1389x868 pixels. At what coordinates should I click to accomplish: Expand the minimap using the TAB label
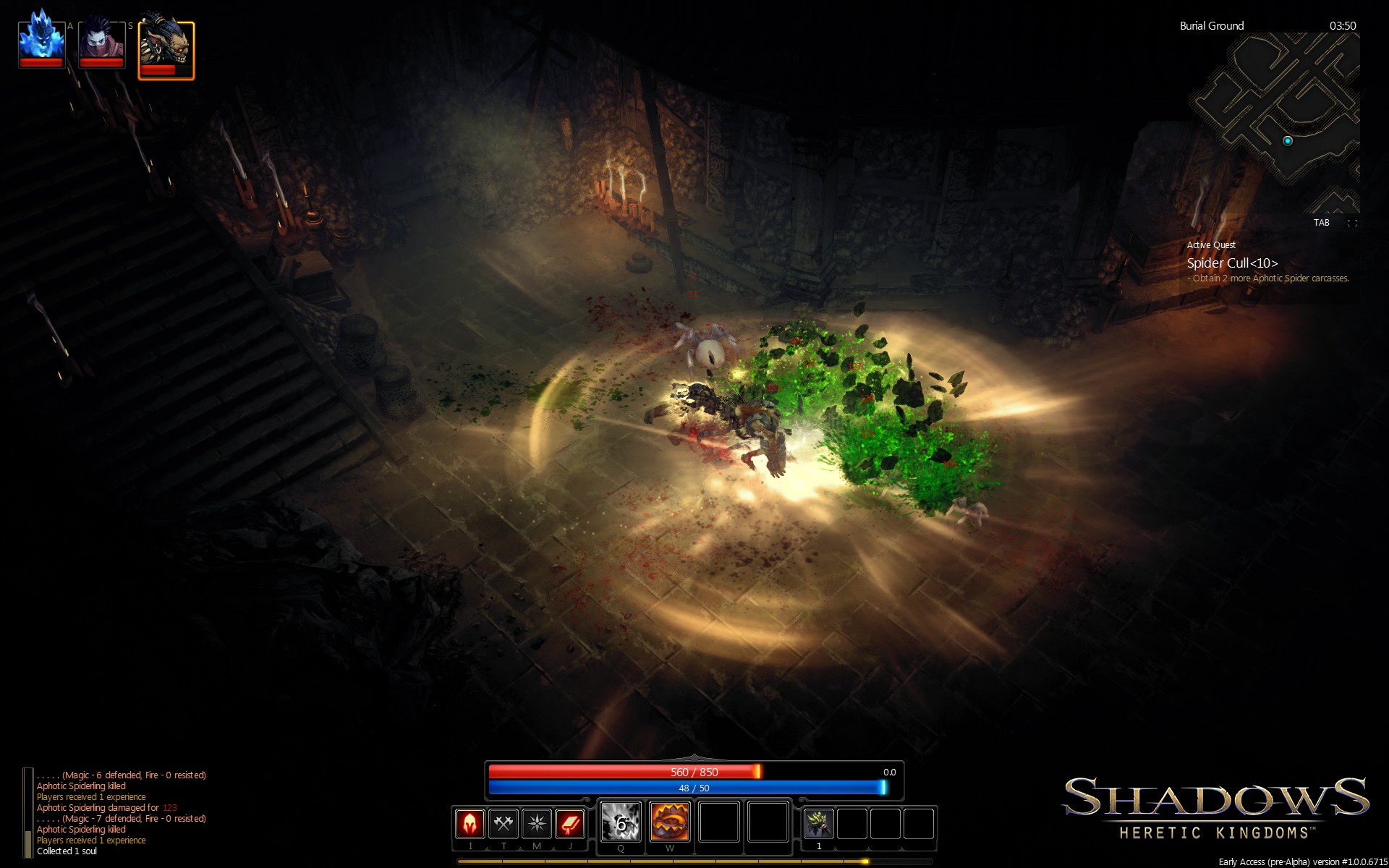click(1321, 223)
